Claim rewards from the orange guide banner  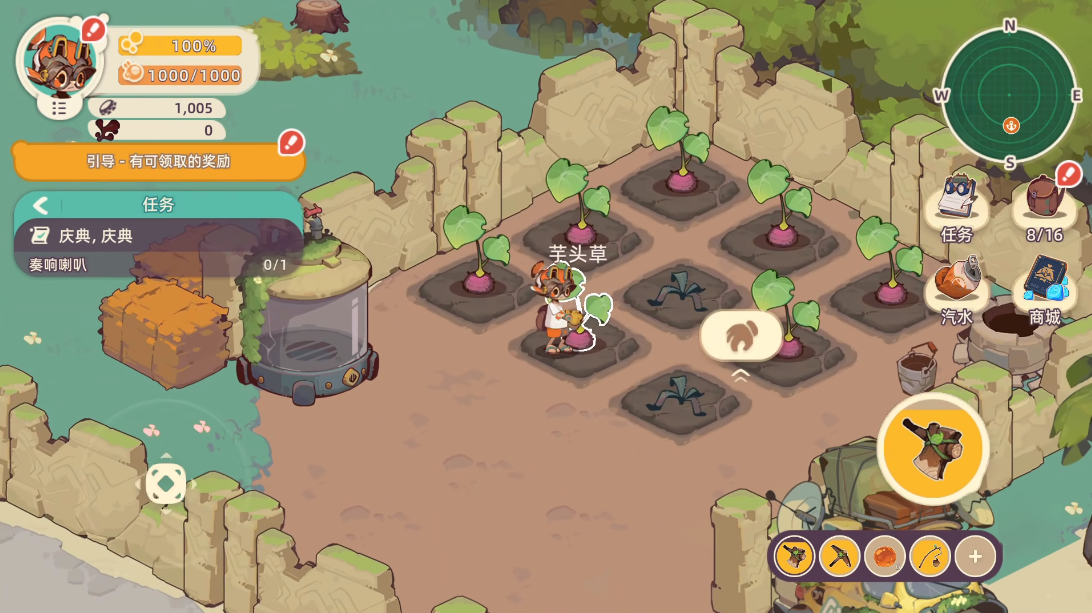tap(158, 161)
